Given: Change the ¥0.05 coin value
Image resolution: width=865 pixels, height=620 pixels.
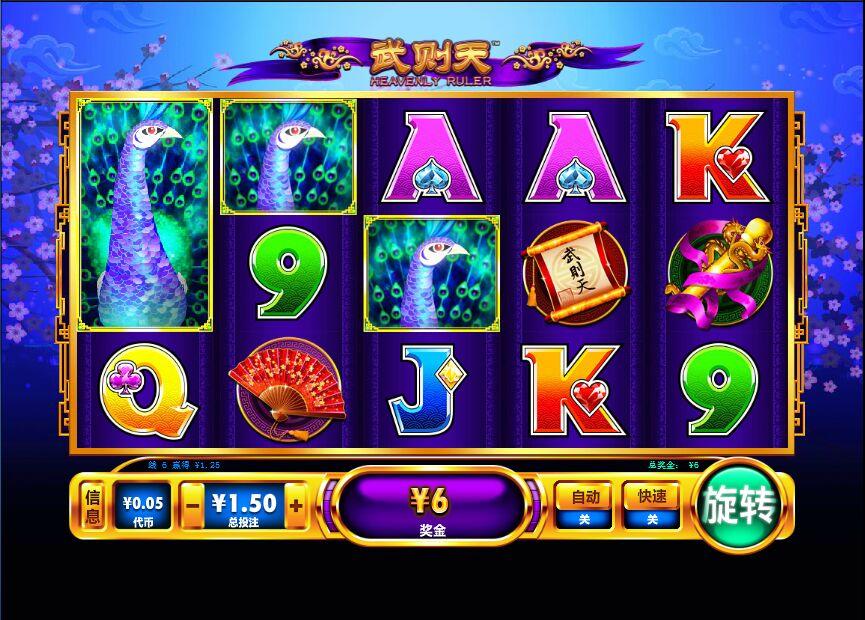Looking at the screenshot, I should tap(143, 507).
